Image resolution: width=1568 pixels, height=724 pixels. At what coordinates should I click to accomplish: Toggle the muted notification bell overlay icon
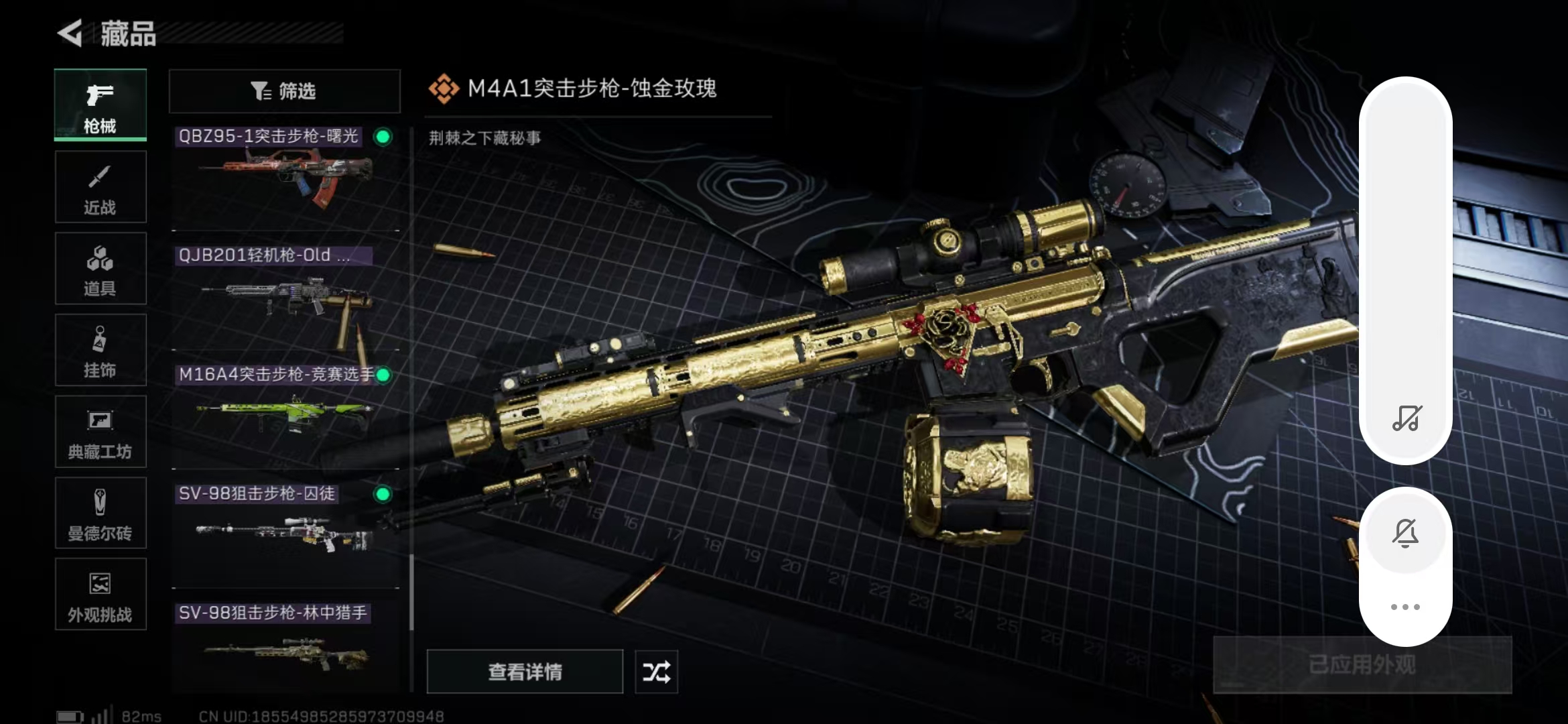[x=1406, y=534]
